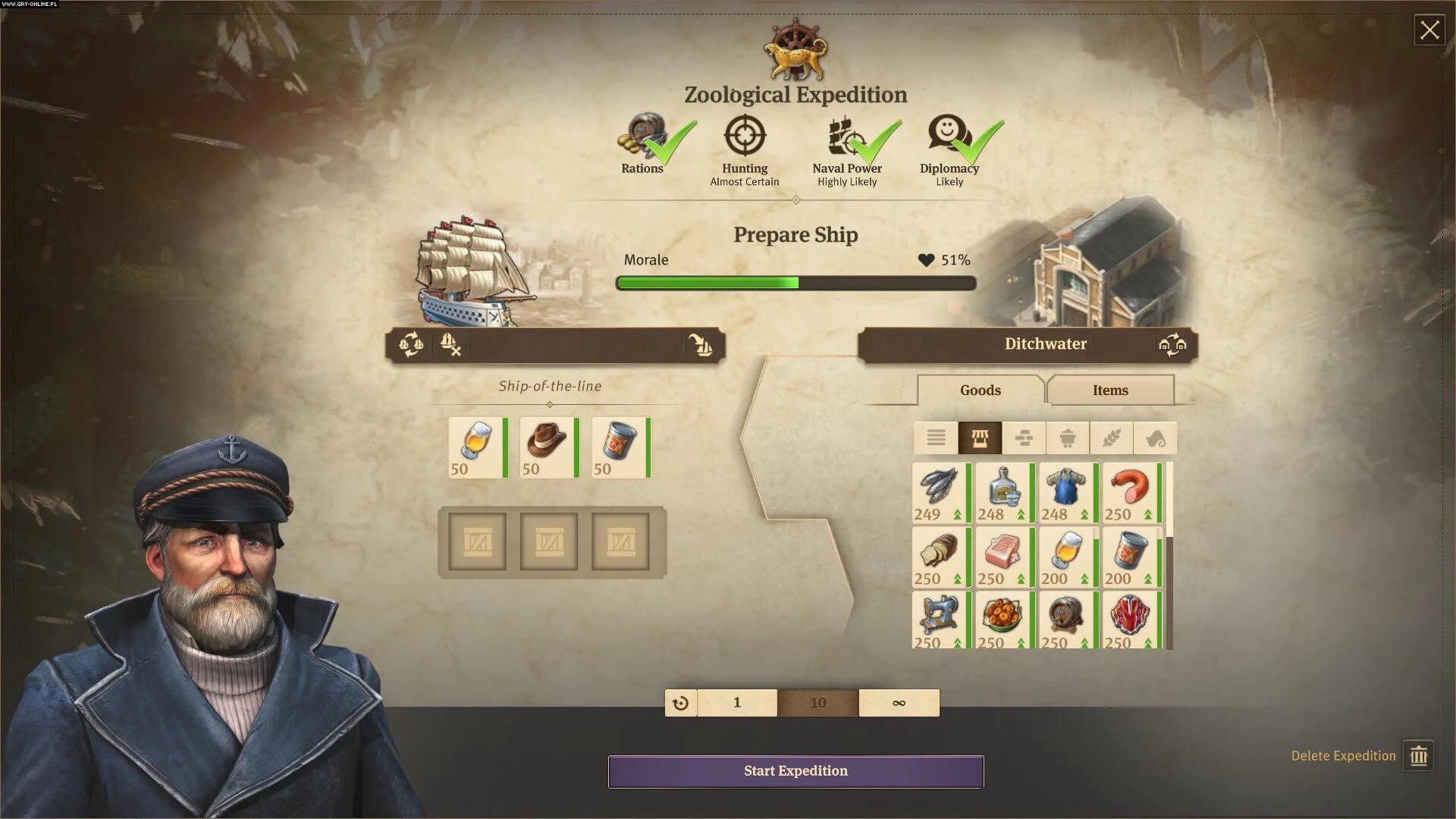Select the single run option labeled 1

click(736, 702)
